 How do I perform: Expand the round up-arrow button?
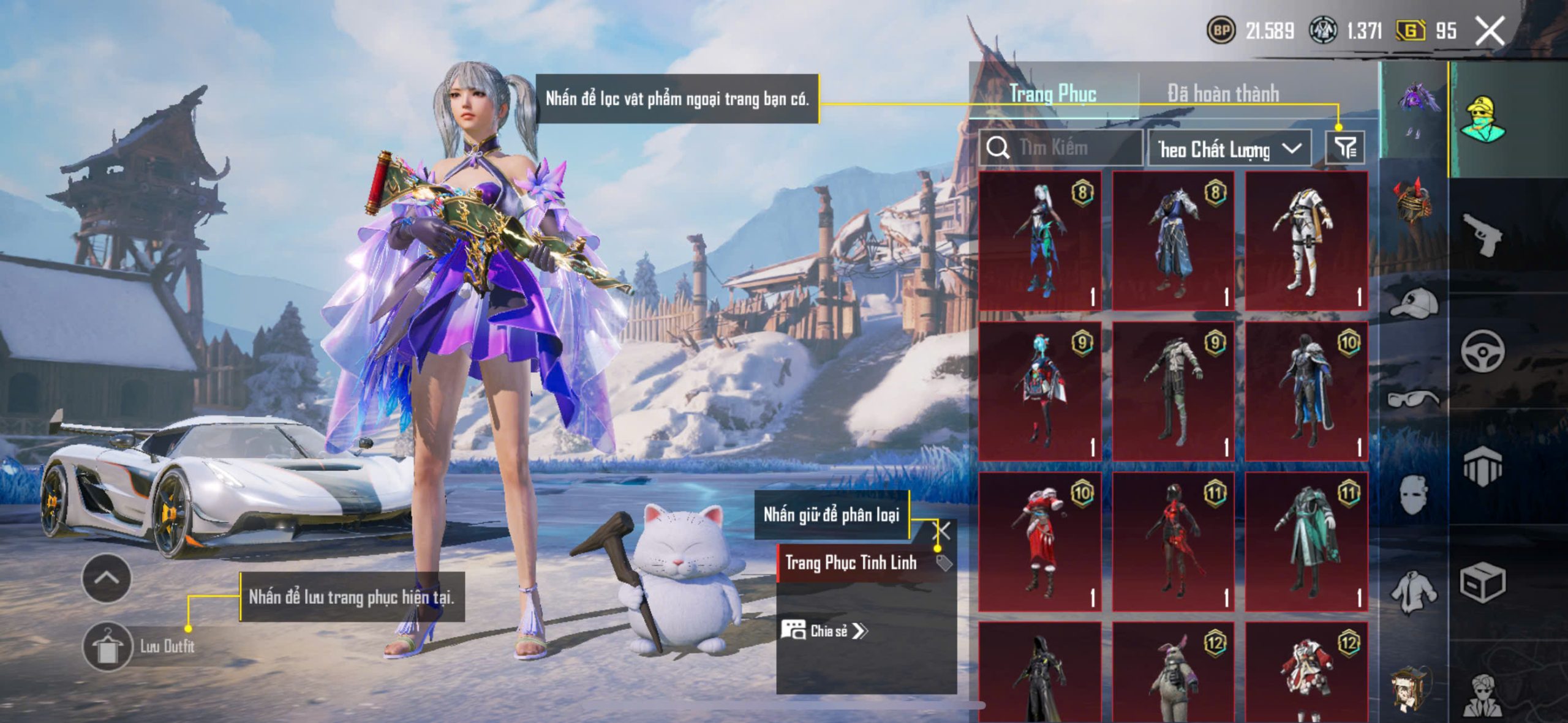107,579
